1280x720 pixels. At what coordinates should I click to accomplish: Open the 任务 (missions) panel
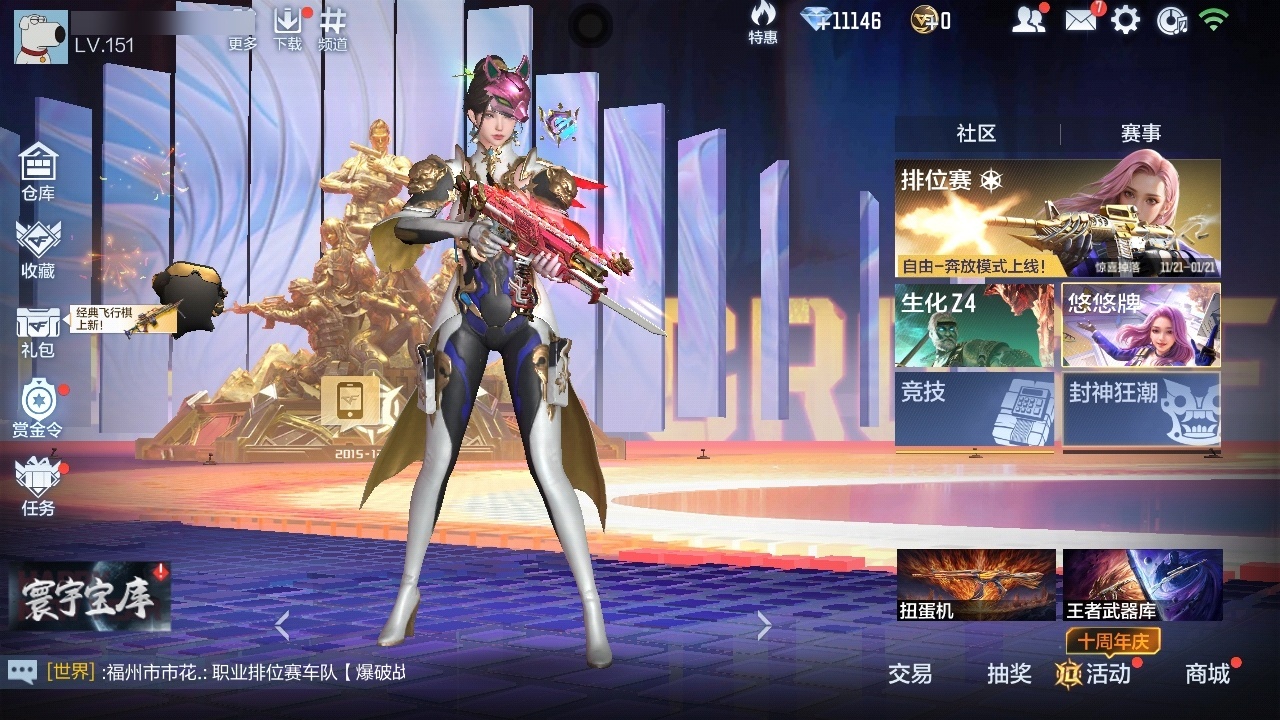(37, 488)
